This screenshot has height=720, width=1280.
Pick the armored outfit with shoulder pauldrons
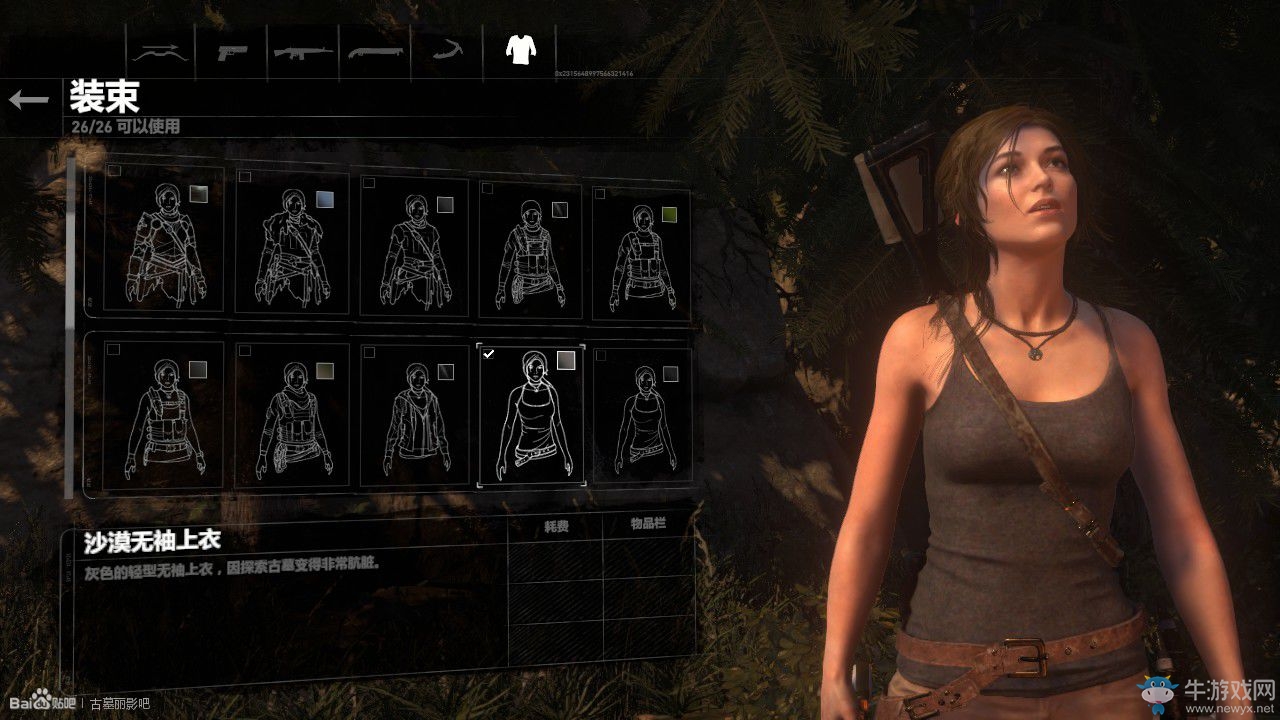163,245
